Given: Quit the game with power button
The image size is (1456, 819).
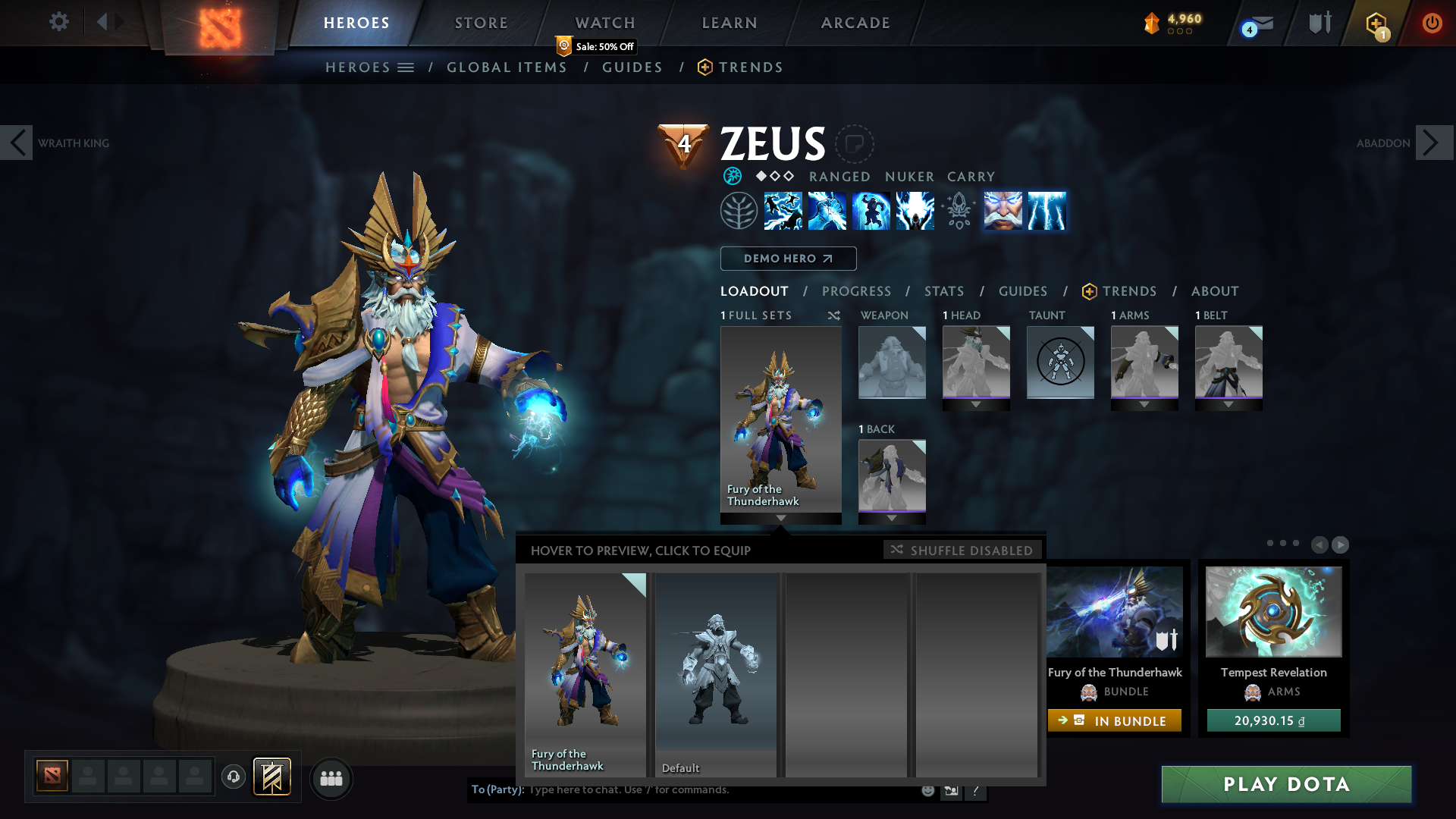Looking at the screenshot, I should (x=1432, y=23).
